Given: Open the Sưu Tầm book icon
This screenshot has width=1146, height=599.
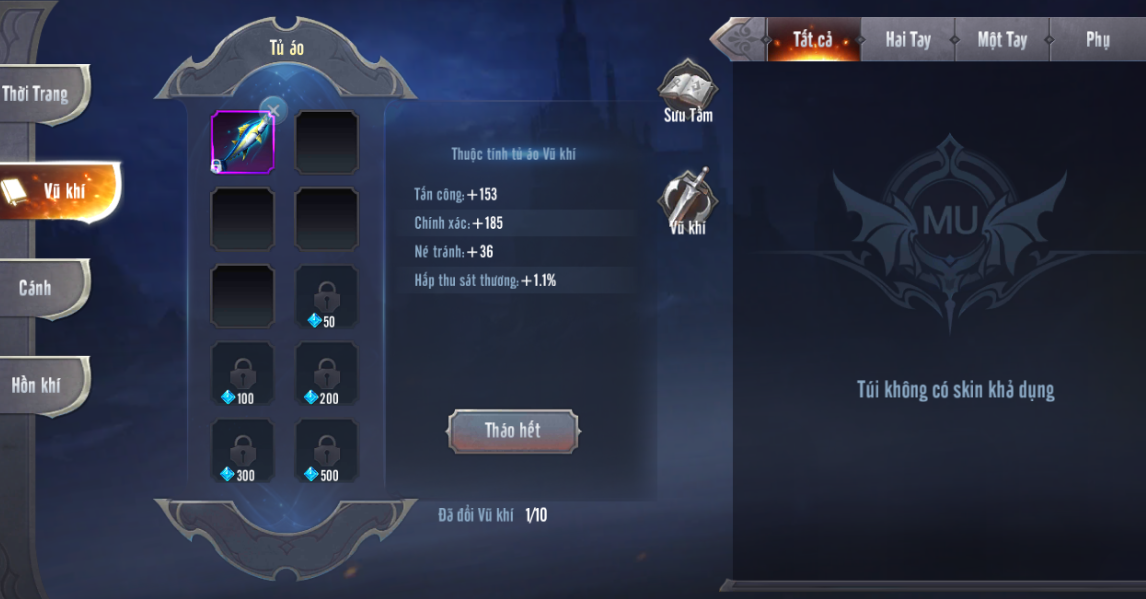Looking at the screenshot, I should (x=687, y=90).
